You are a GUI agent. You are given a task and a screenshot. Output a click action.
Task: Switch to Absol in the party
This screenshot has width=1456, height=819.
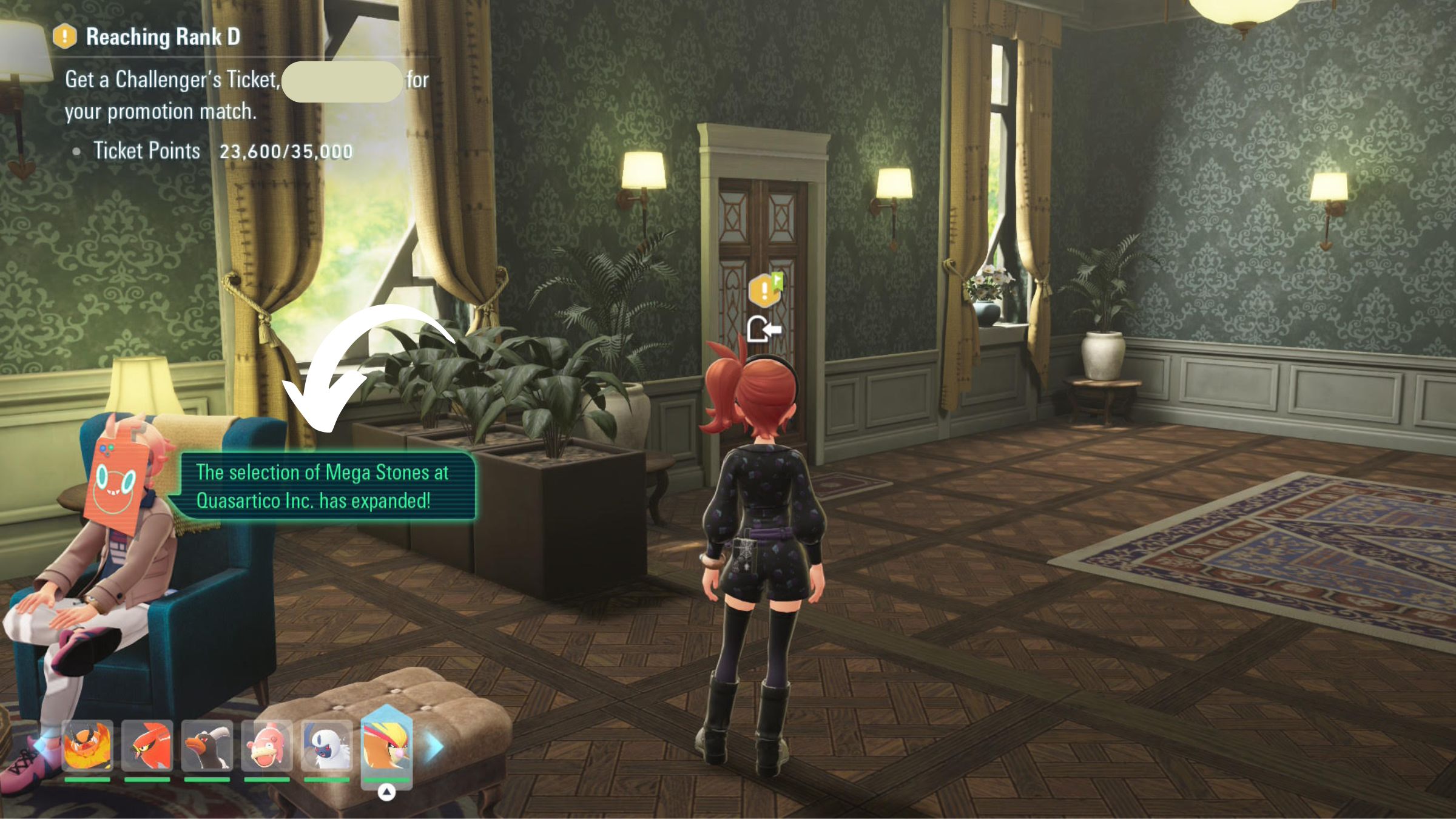pyautogui.click(x=326, y=746)
